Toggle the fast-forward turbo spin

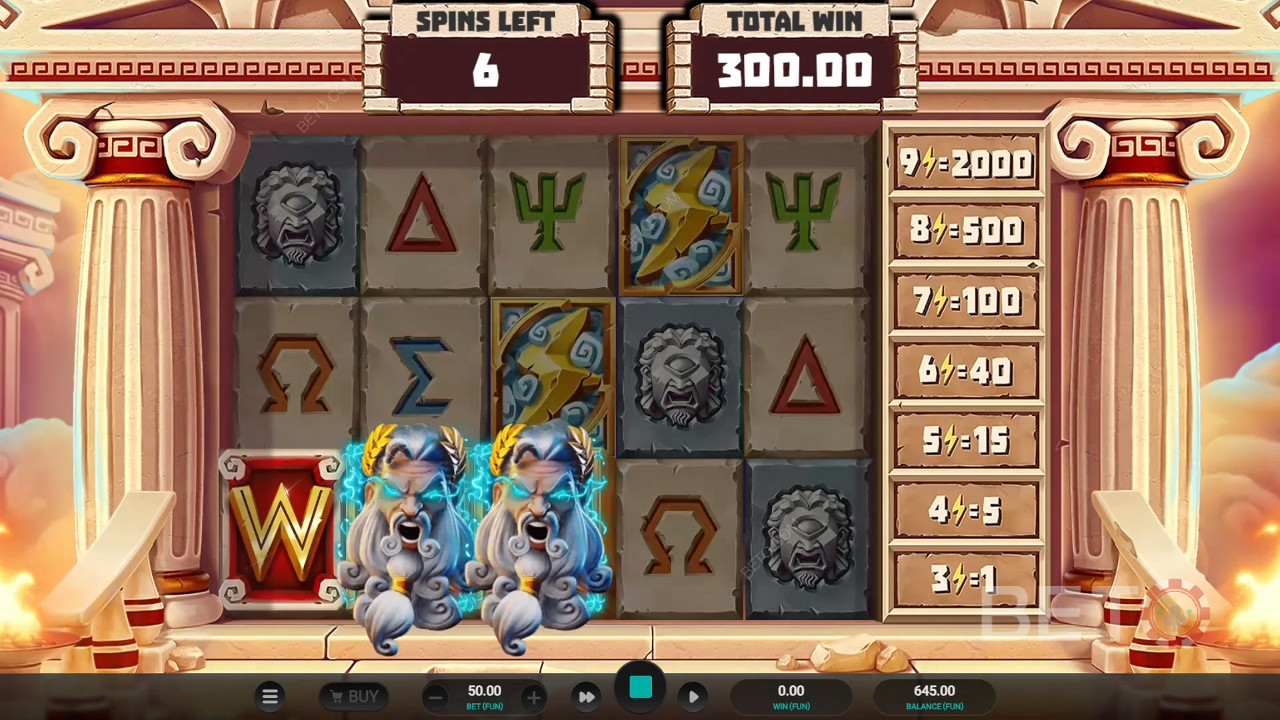click(587, 696)
